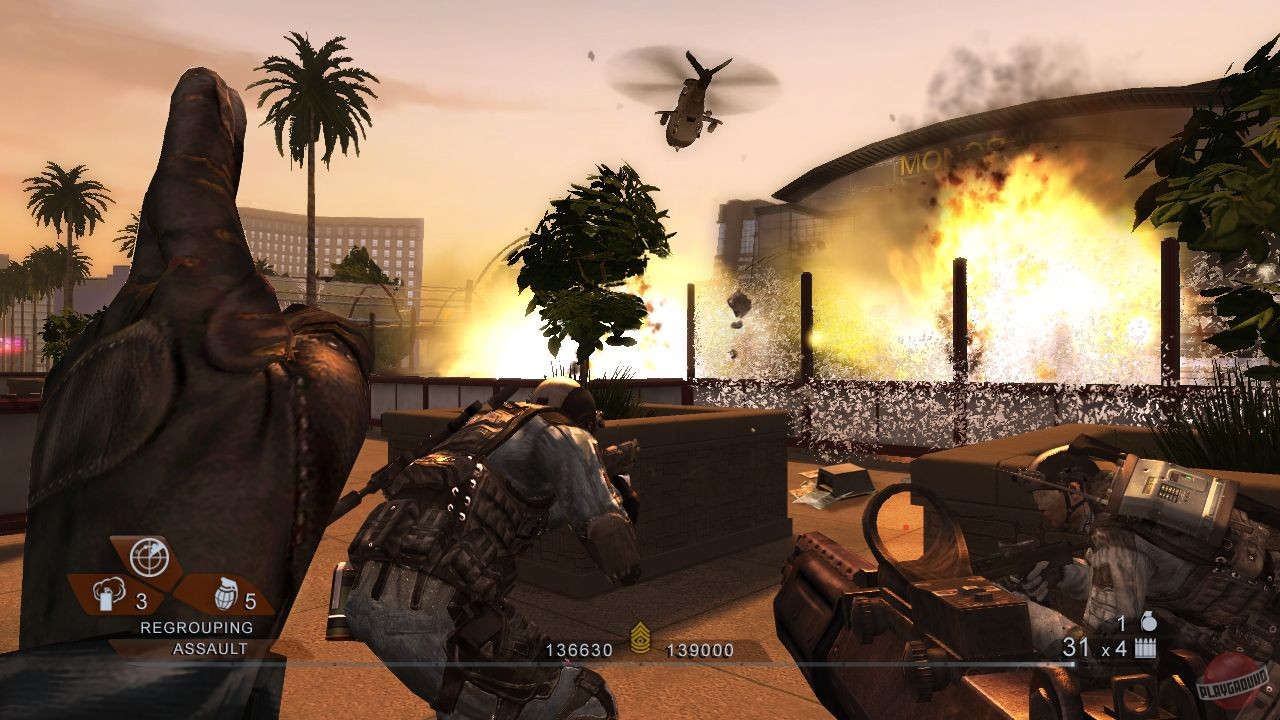1280x720 pixels.
Task: Select the REGROUPING status label
Action: pos(195,628)
